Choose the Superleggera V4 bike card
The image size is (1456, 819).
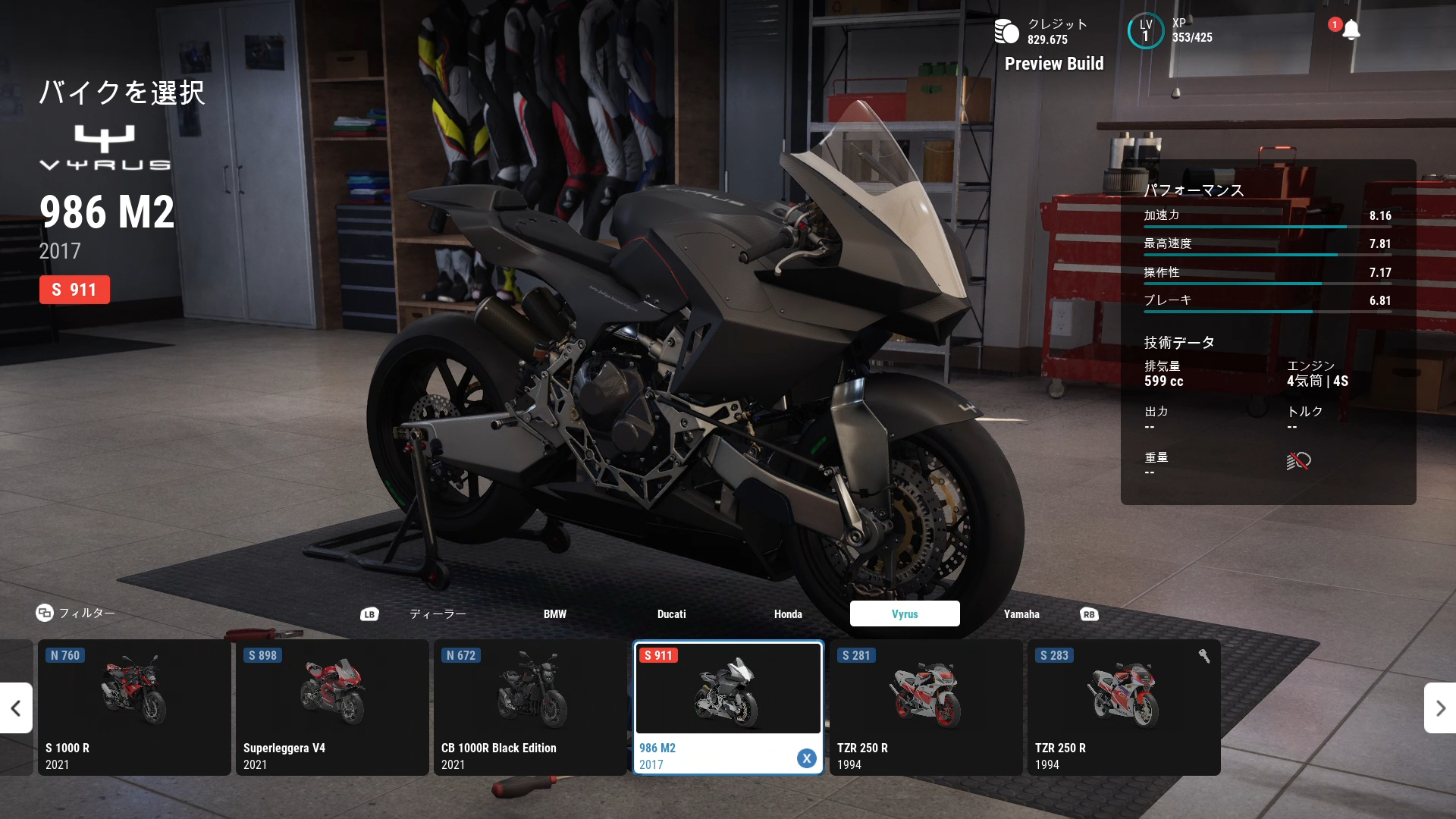click(332, 708)
